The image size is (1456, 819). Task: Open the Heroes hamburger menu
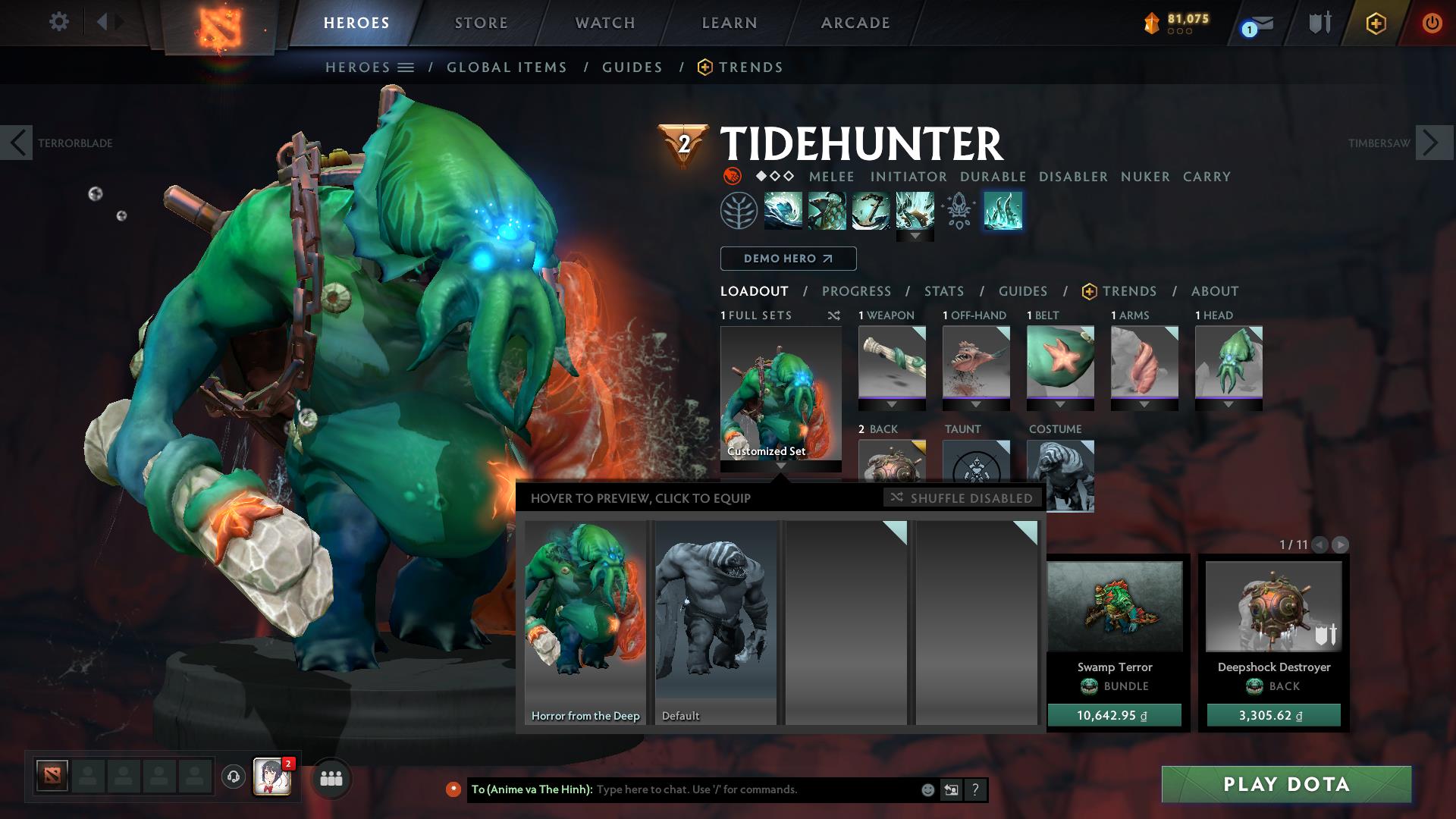click(406, 67)
